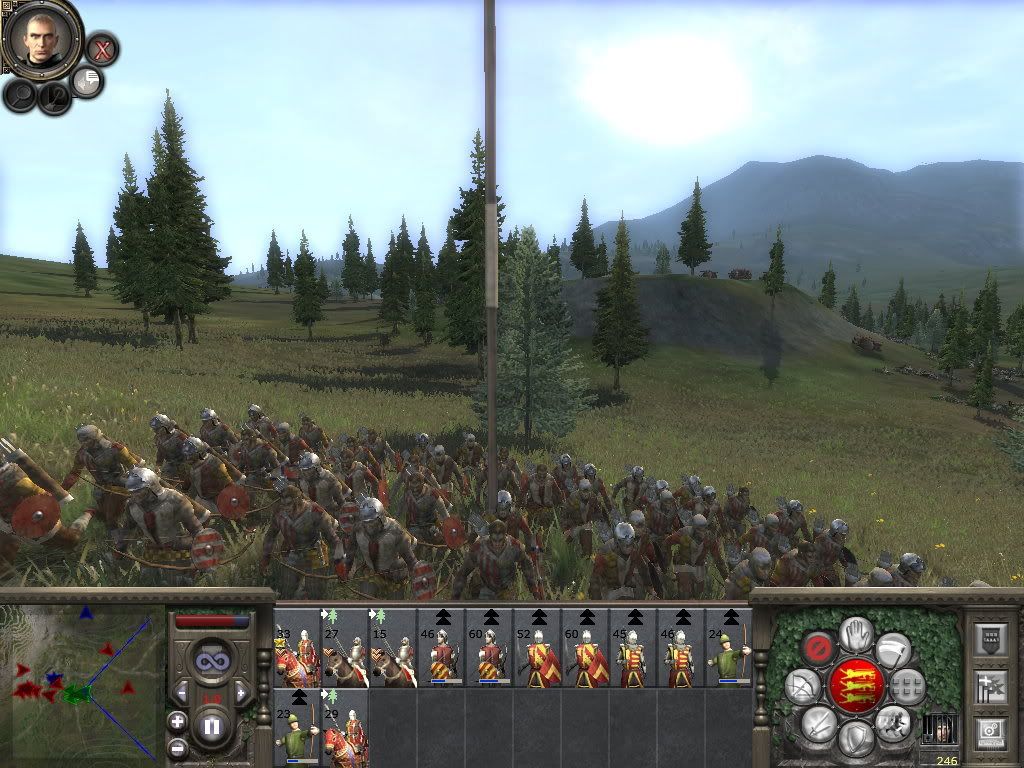This screenshot has width=1024, height=768.
Task: Zoom in the minimap with the plus button
Action: 177,721
